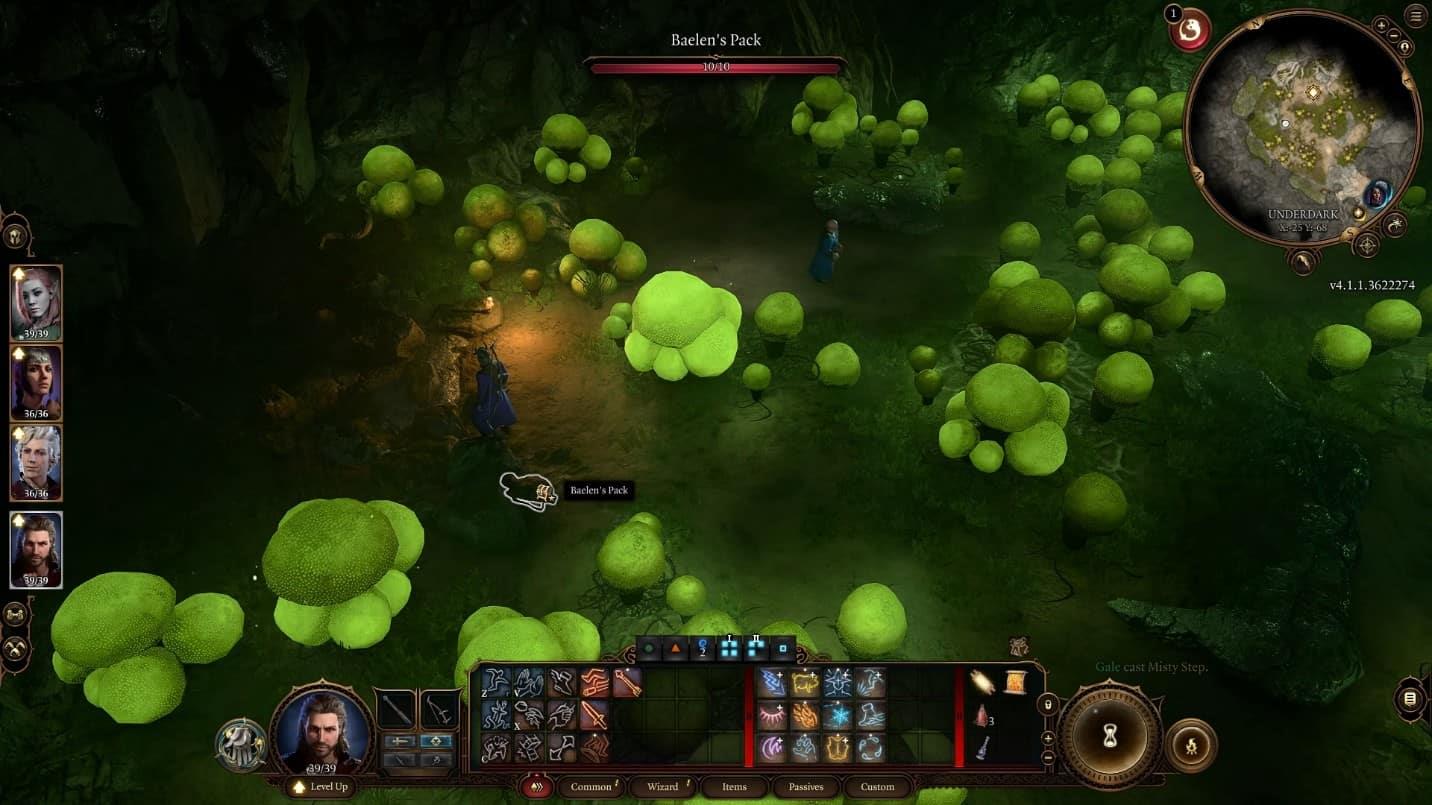The width and height of the screenshot is (1432, 805).
Task: Zoom in the minimap with plus button
Action: pyautogui.click(x=1381, y=25)
